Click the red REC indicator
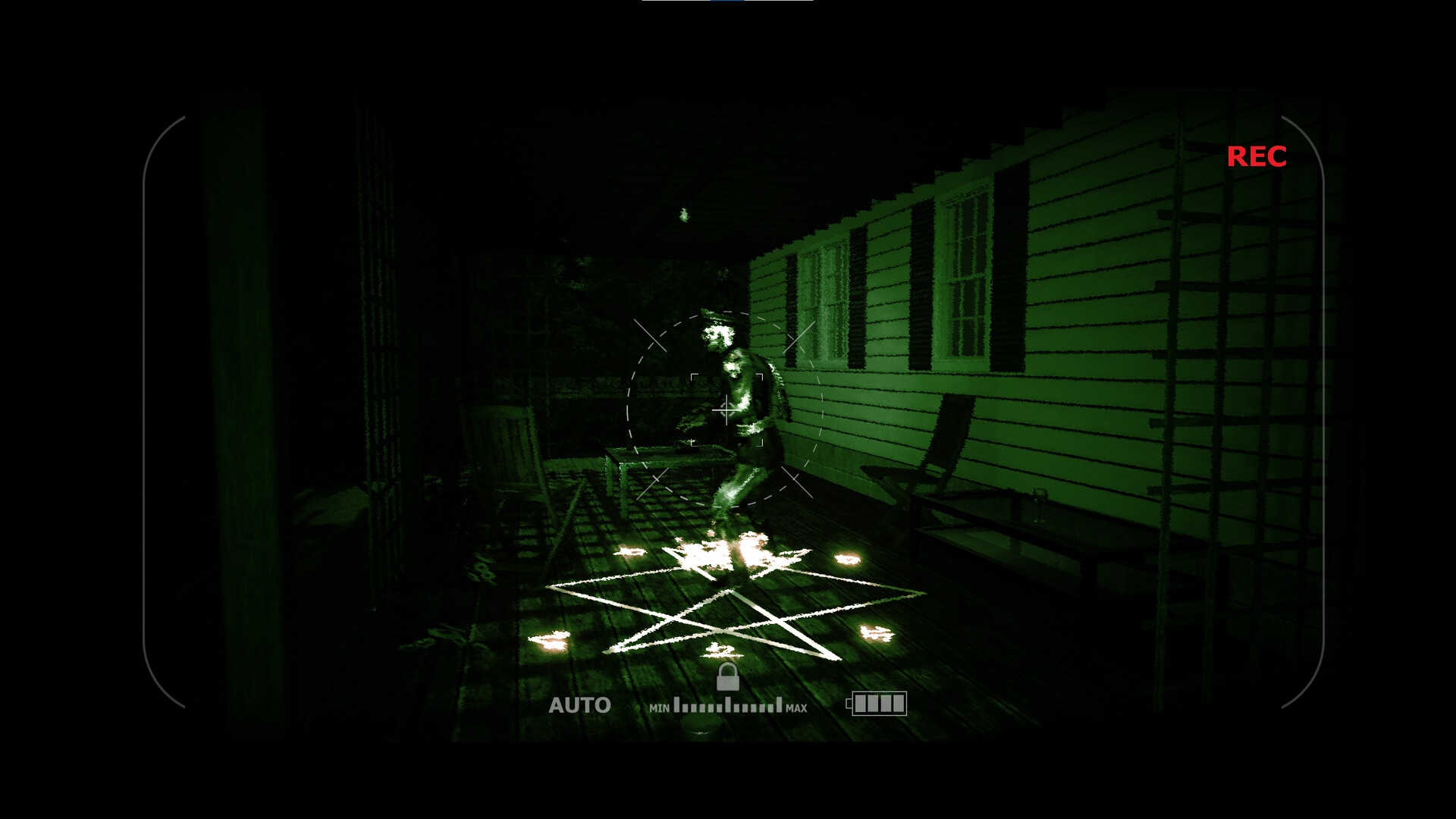This screenshot has height=819, width=1456. [x=1256, y=156]
